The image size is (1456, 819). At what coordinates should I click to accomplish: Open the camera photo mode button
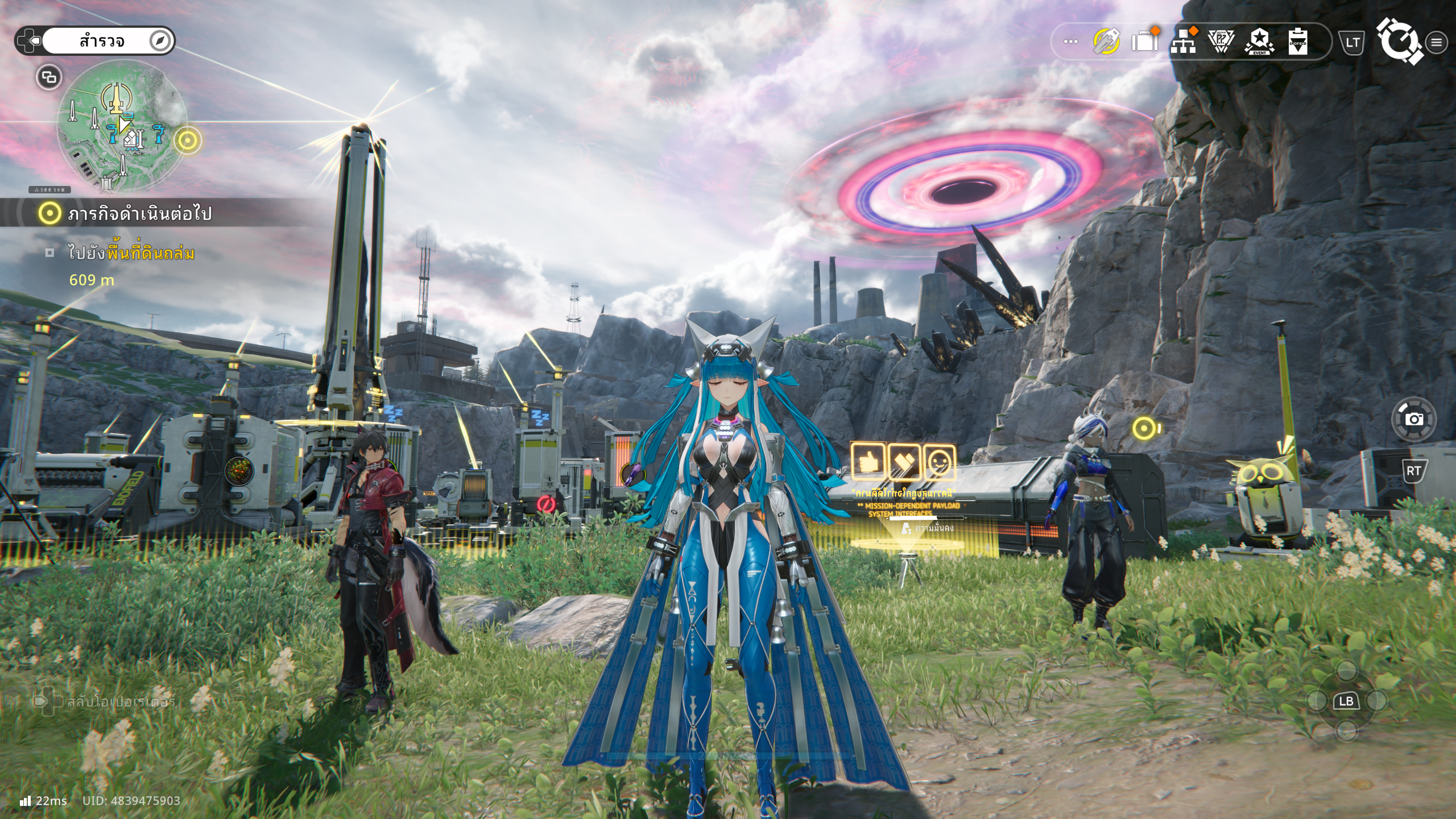(x=1414, y=419)
